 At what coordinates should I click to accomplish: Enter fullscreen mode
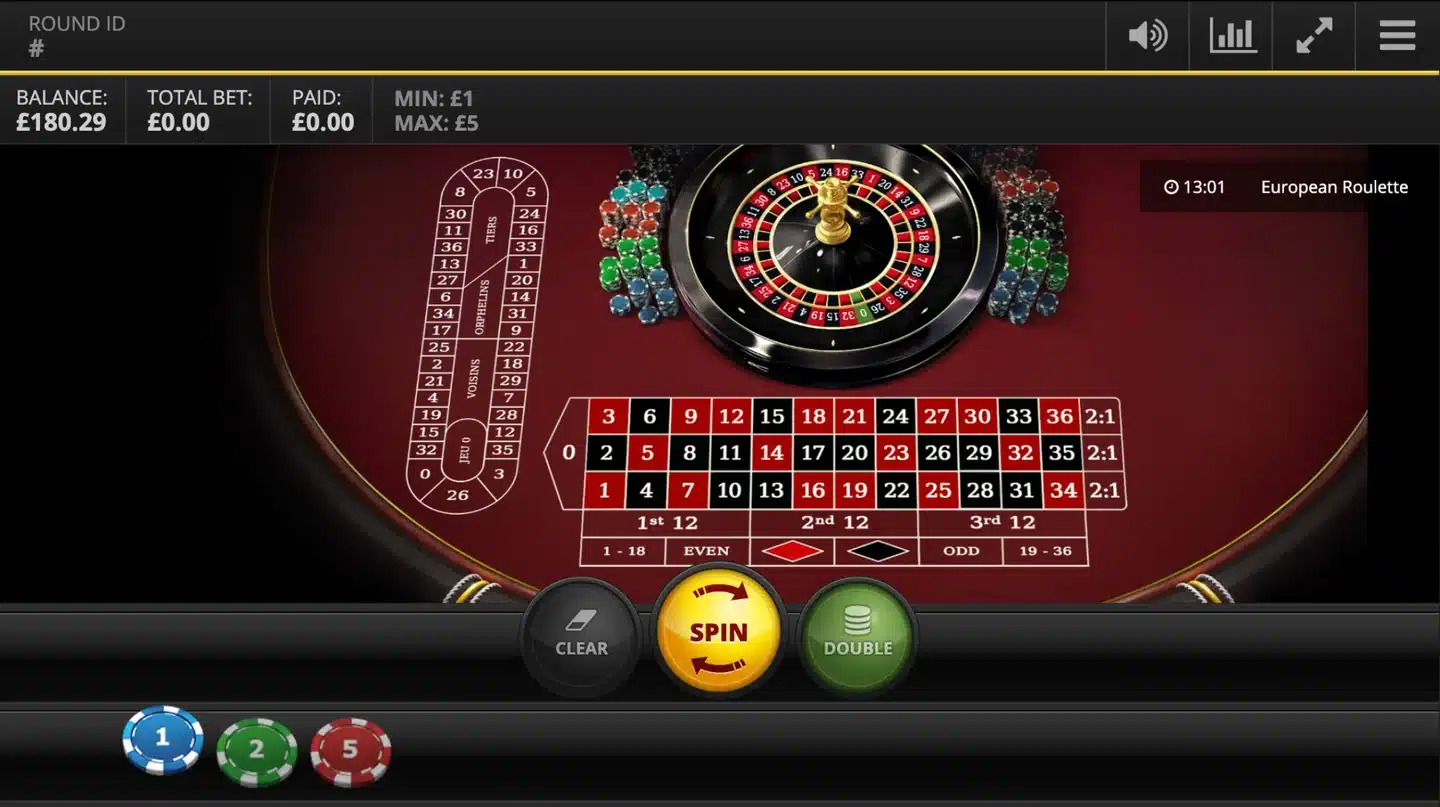pos(1313,35)
